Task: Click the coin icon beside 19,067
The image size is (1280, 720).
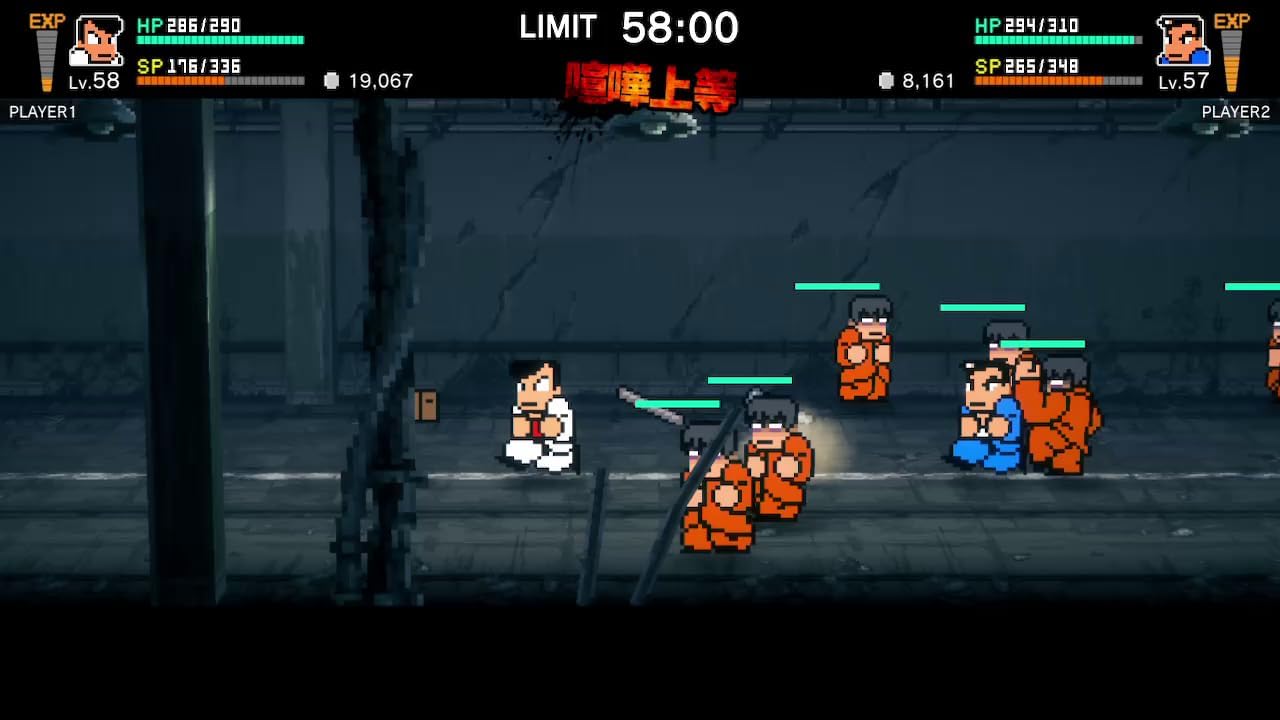Action: pos(330,81)
